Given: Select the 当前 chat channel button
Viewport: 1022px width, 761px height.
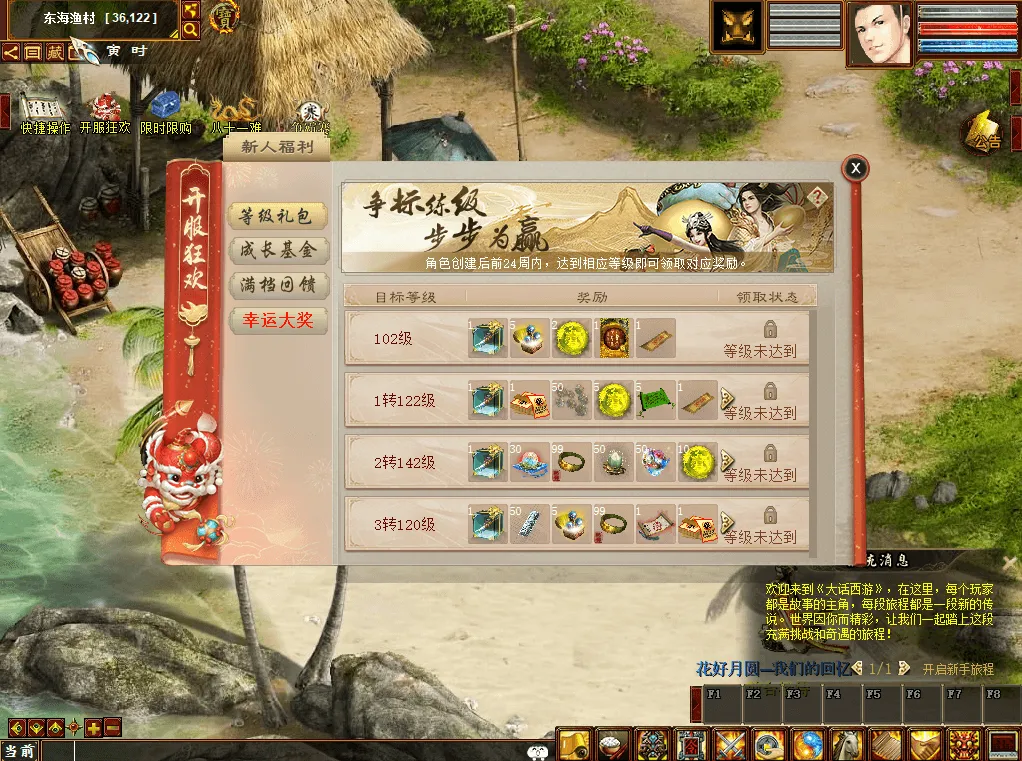Looking at the screenshot, I should (20, 751).
